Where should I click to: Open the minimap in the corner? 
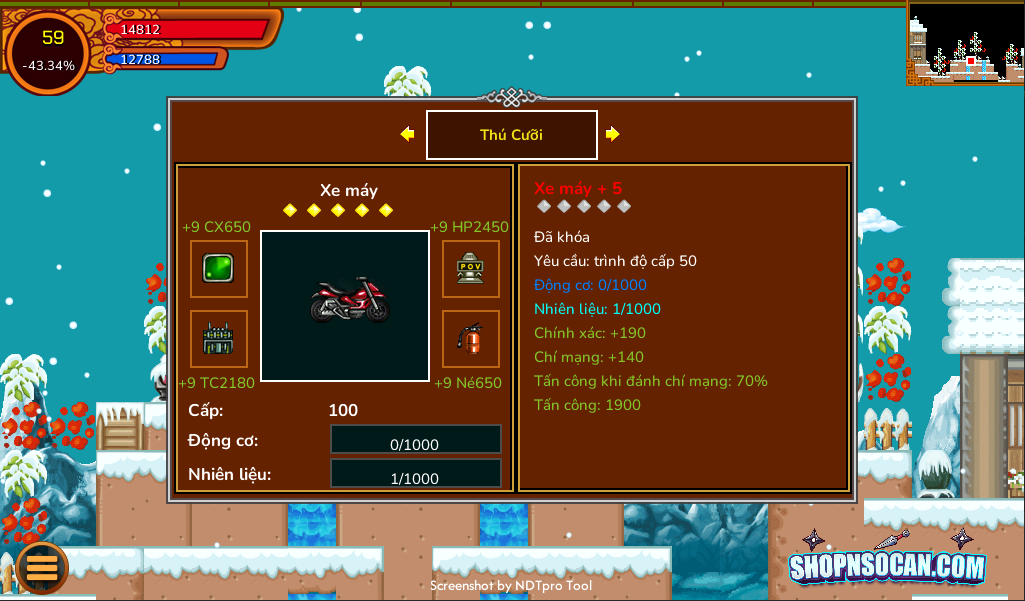965,43
